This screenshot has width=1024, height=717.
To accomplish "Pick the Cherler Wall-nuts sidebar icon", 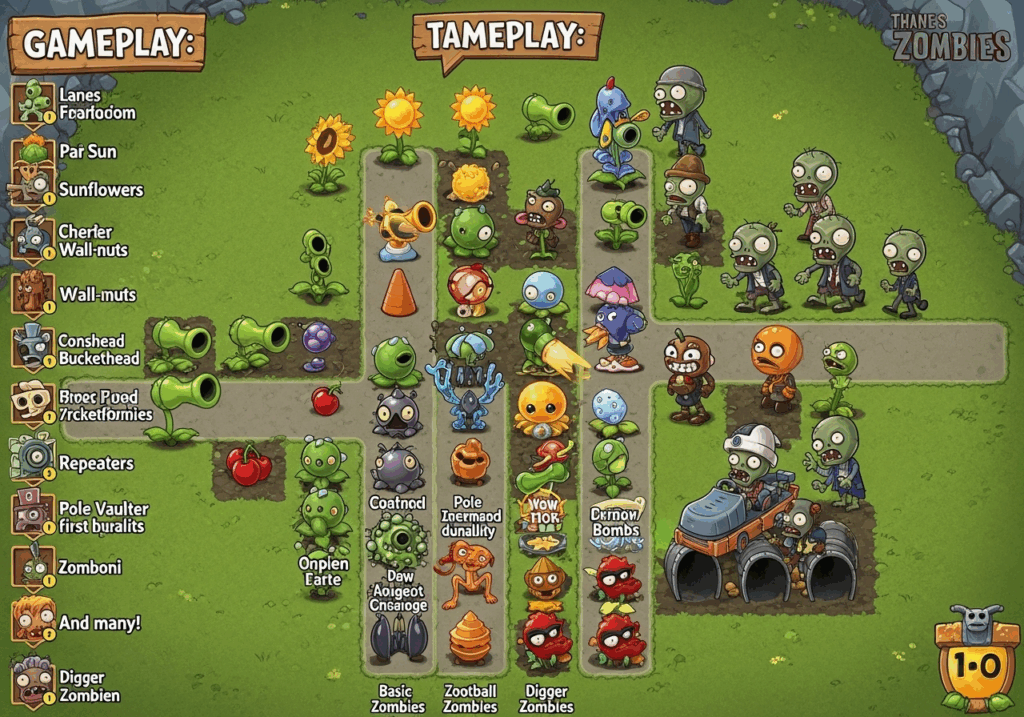I will click(x=33, y=239).
